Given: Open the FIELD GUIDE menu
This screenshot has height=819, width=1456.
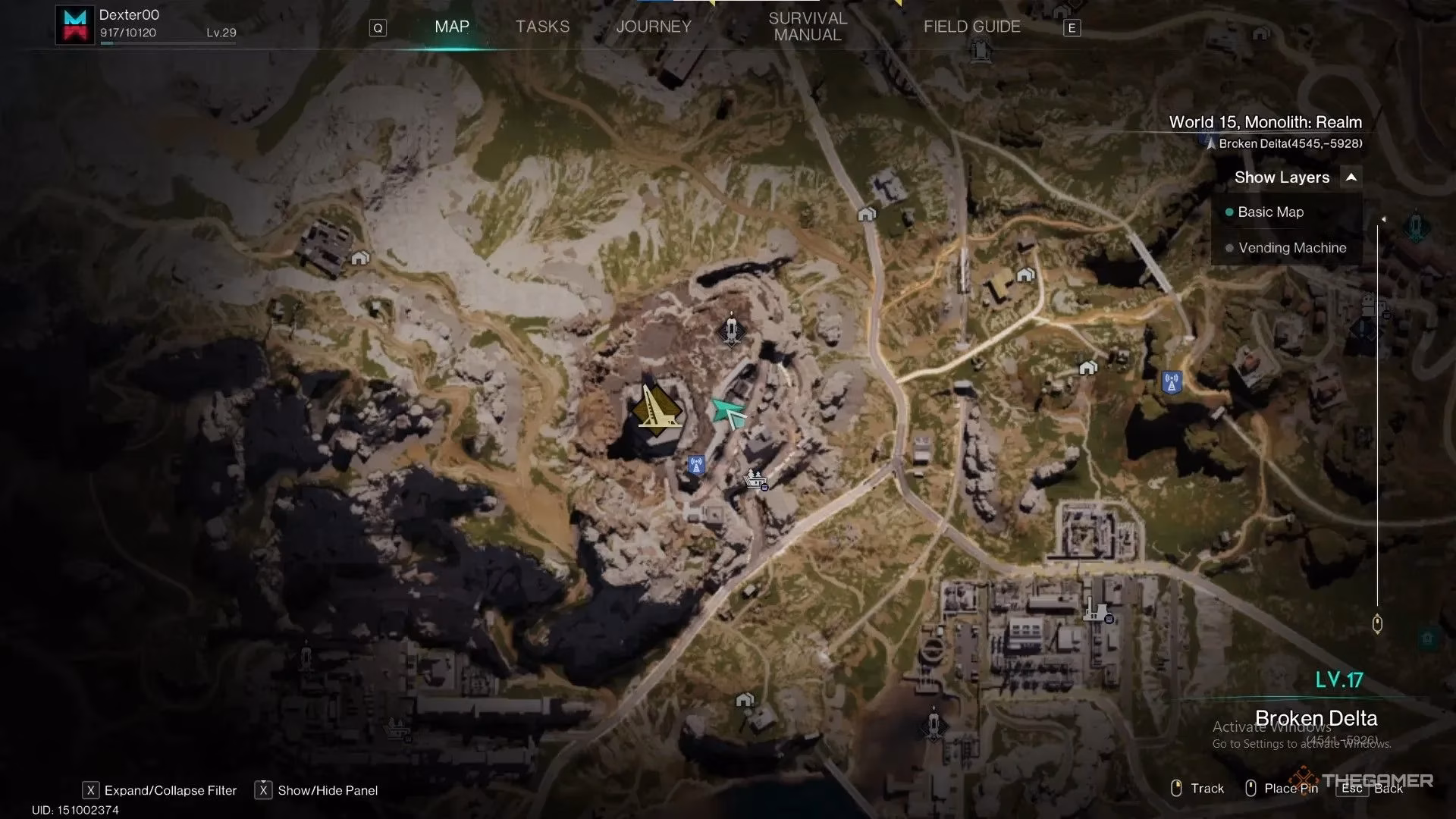Looking at the screenshot, I should click(x=971, y=27).
